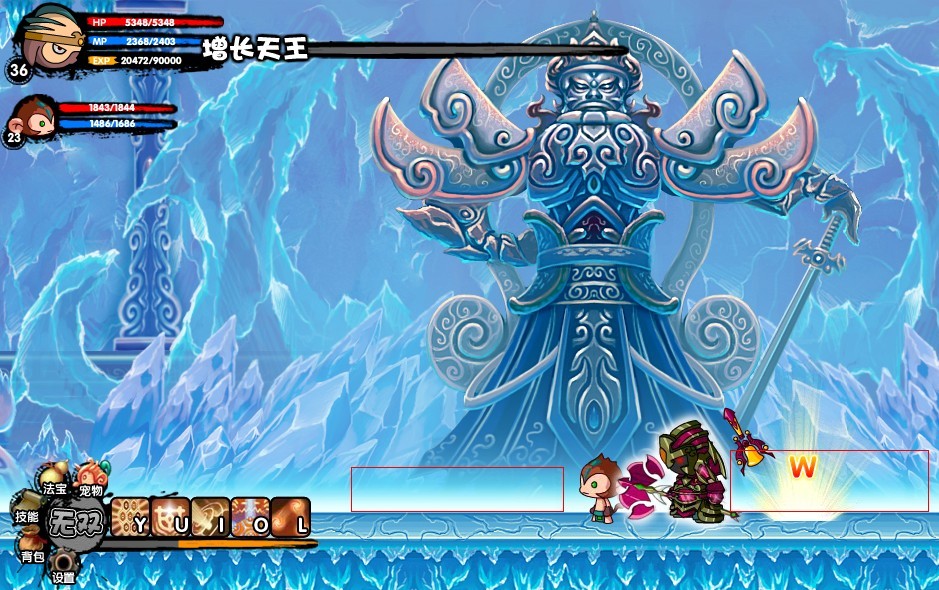939x590 pixels.
Task: Open the 宠物 pet menu
Action: click(x=92, y=476)
